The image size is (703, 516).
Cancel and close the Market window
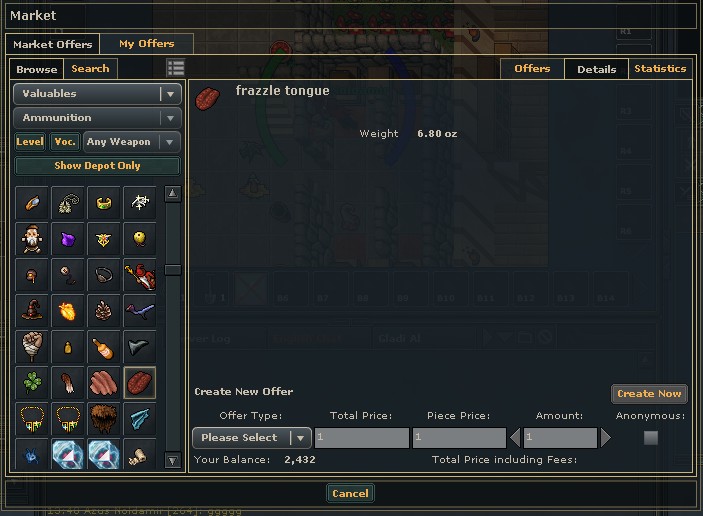point(350,493)
